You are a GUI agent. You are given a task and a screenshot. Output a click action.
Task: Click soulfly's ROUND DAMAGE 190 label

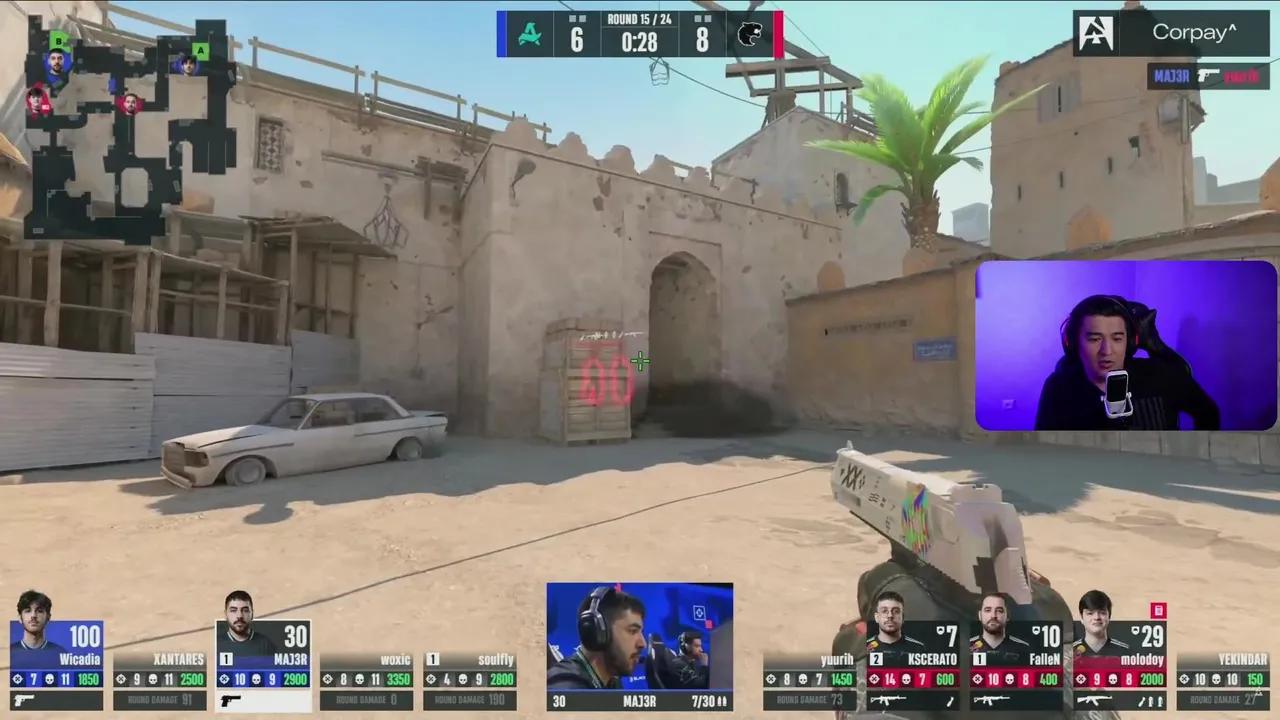[468, 700]
